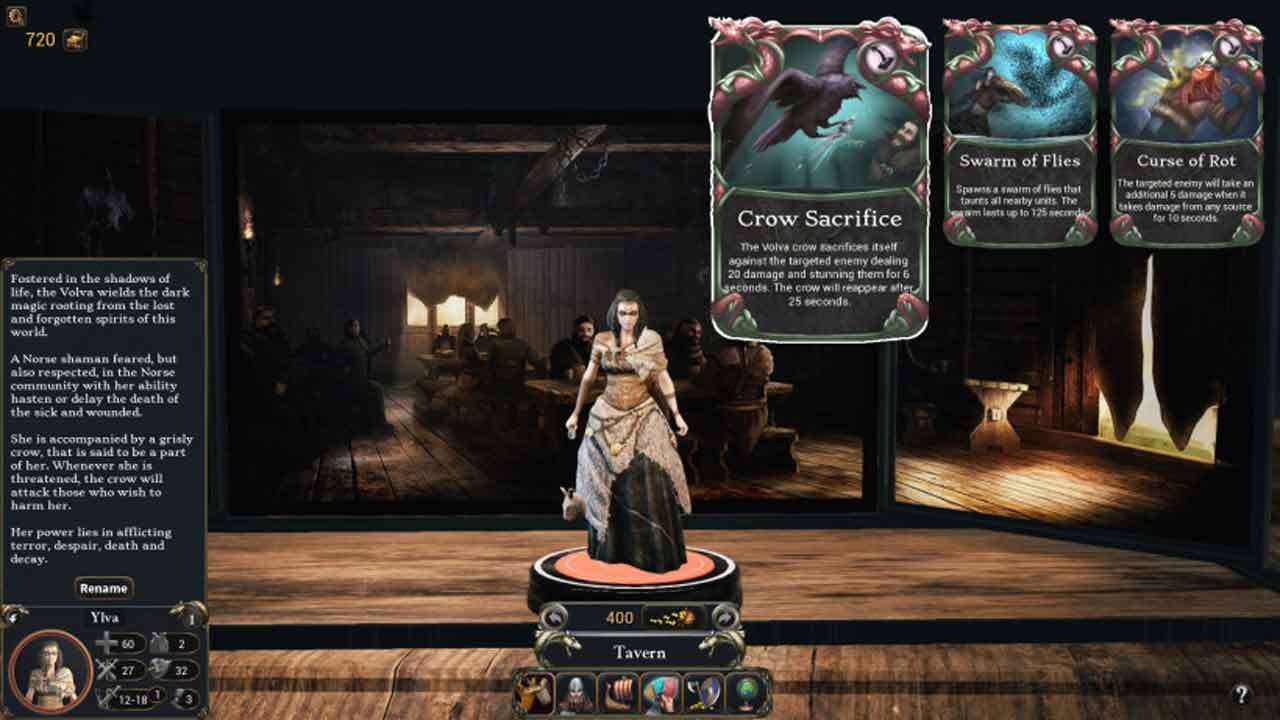Viewport: 1280px width, 720px height.
Task: Open the axe and shield tab
Action: pyautogui.click(x=702, y=694)
